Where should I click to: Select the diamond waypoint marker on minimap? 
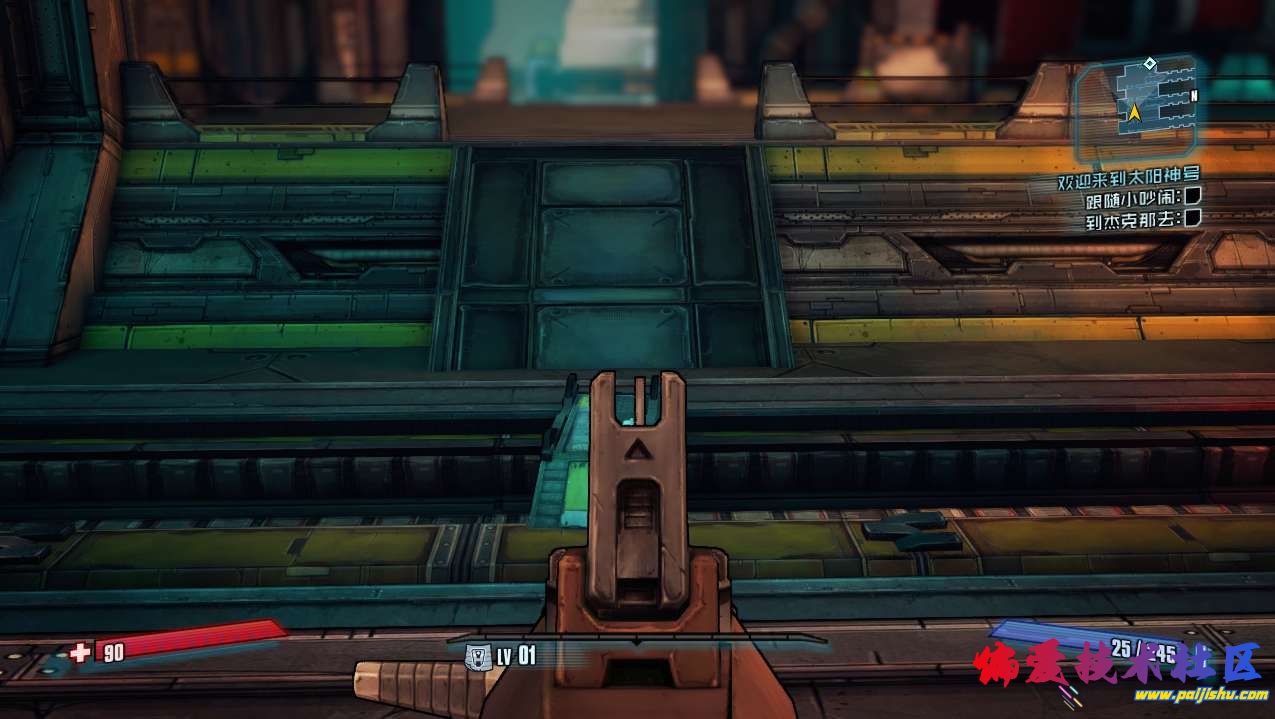(x=1150, y=64)
